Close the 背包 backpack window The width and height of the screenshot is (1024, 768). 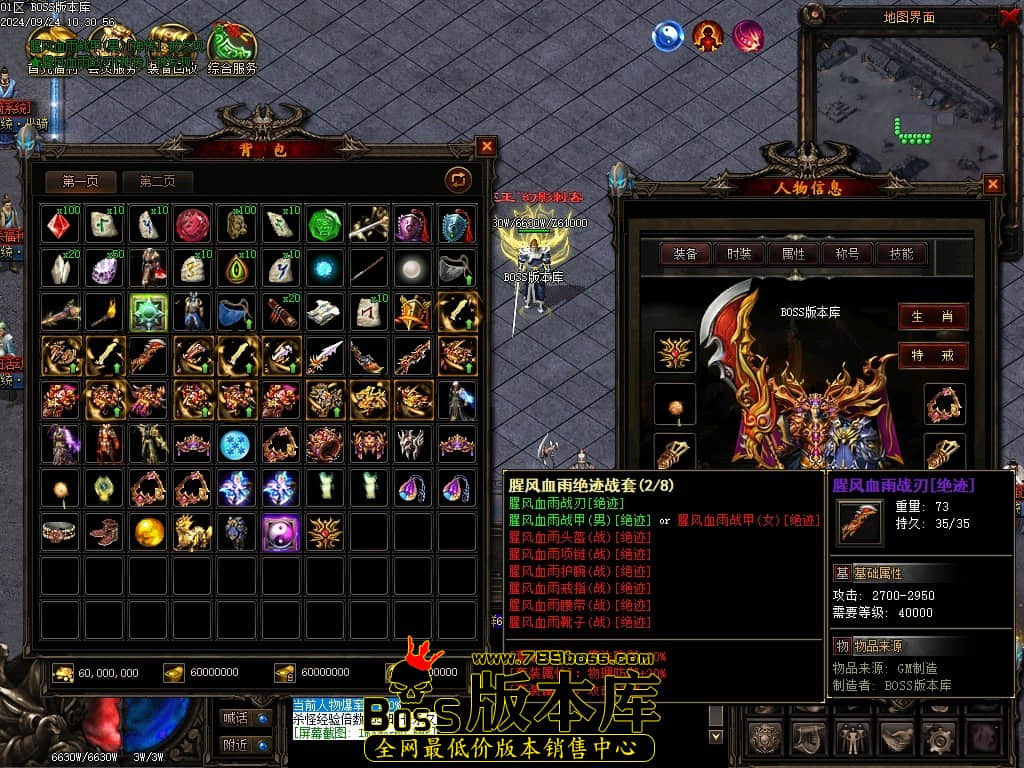tap(487, 147)
